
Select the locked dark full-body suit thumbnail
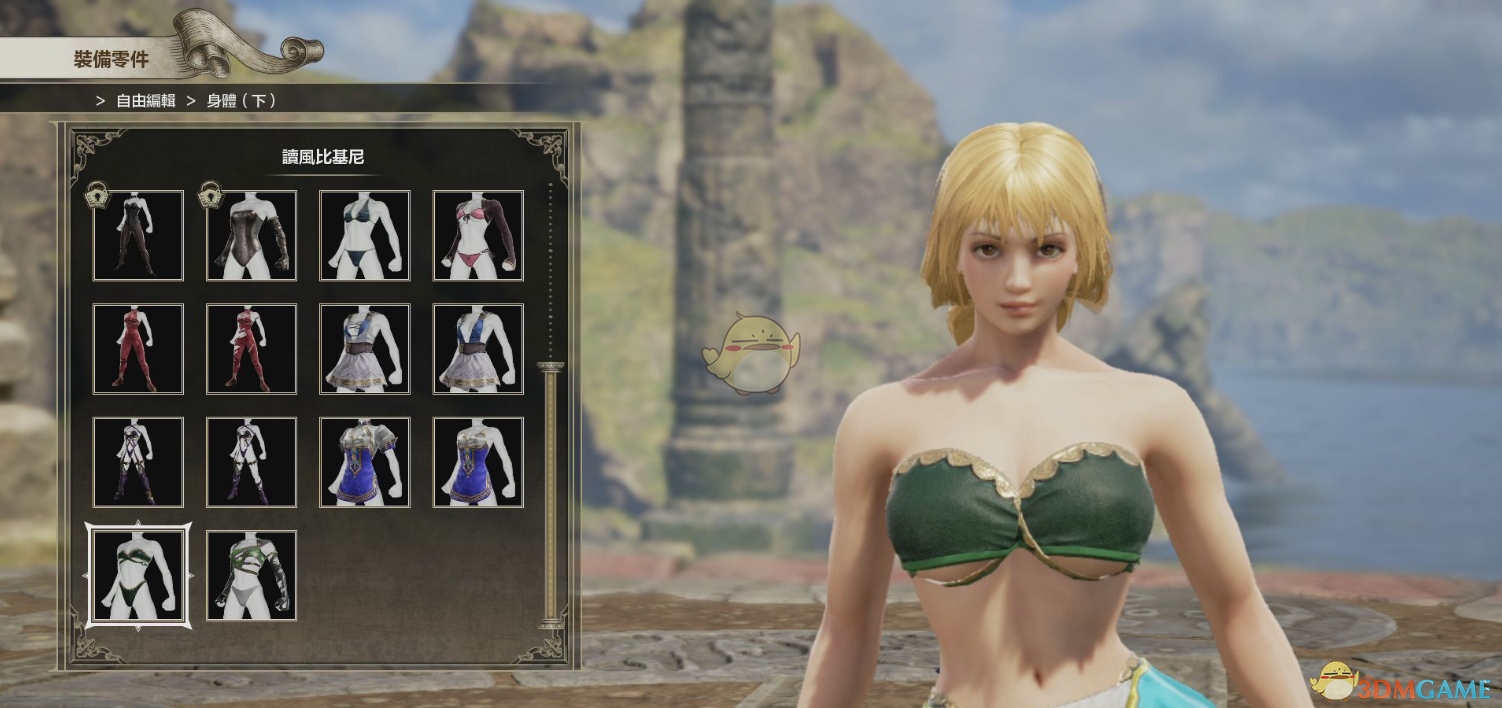pyautogui.click(x=138, y=235)
